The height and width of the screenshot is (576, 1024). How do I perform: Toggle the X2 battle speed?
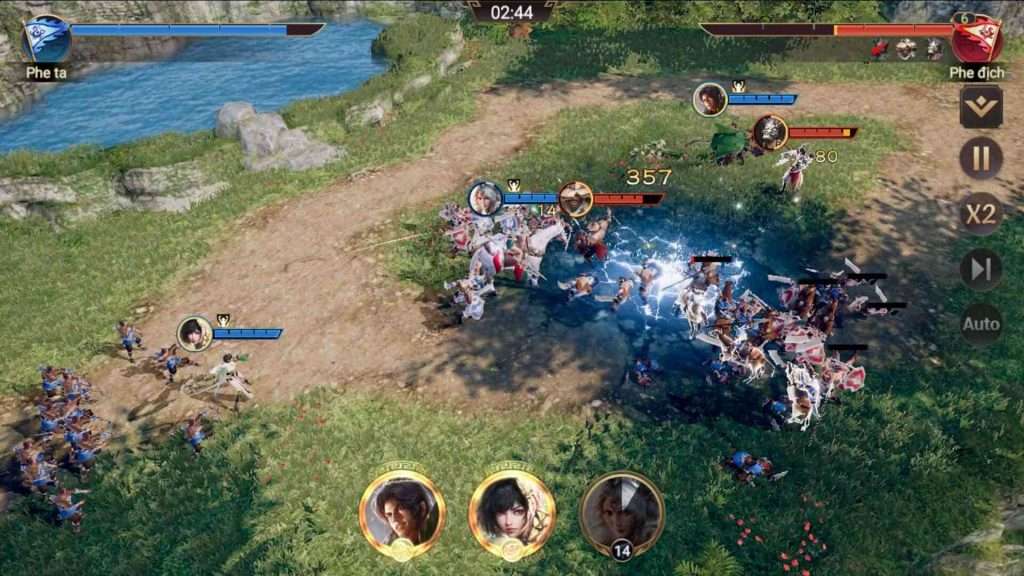point(981,213)
